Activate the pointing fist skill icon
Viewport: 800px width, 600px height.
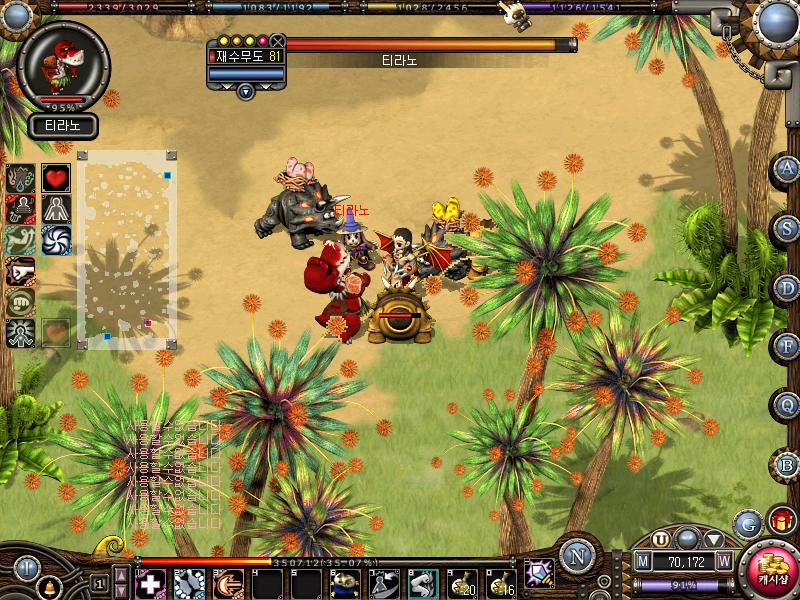21,270
